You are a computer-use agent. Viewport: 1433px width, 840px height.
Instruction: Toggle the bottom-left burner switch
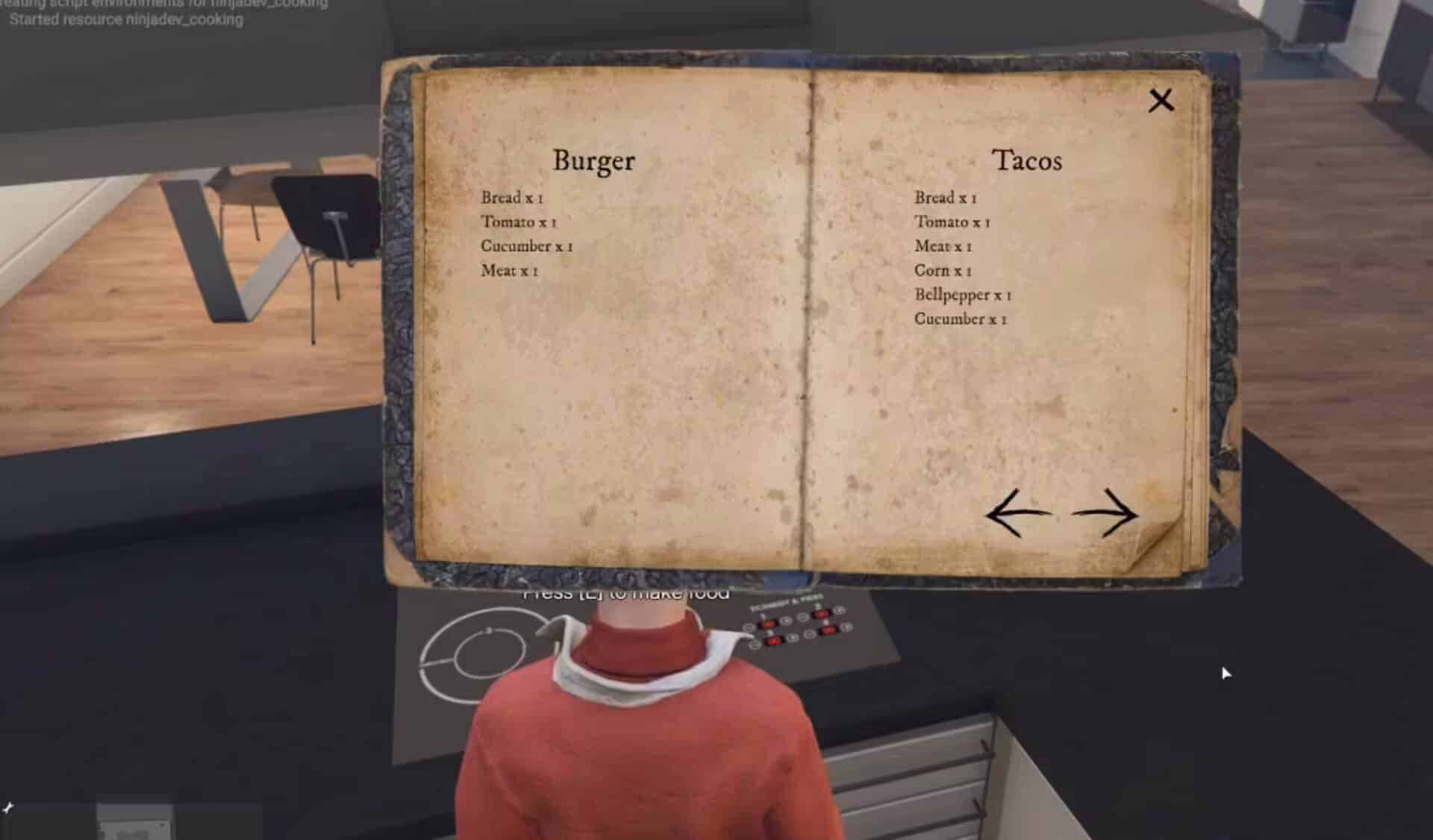pos(775,640)
